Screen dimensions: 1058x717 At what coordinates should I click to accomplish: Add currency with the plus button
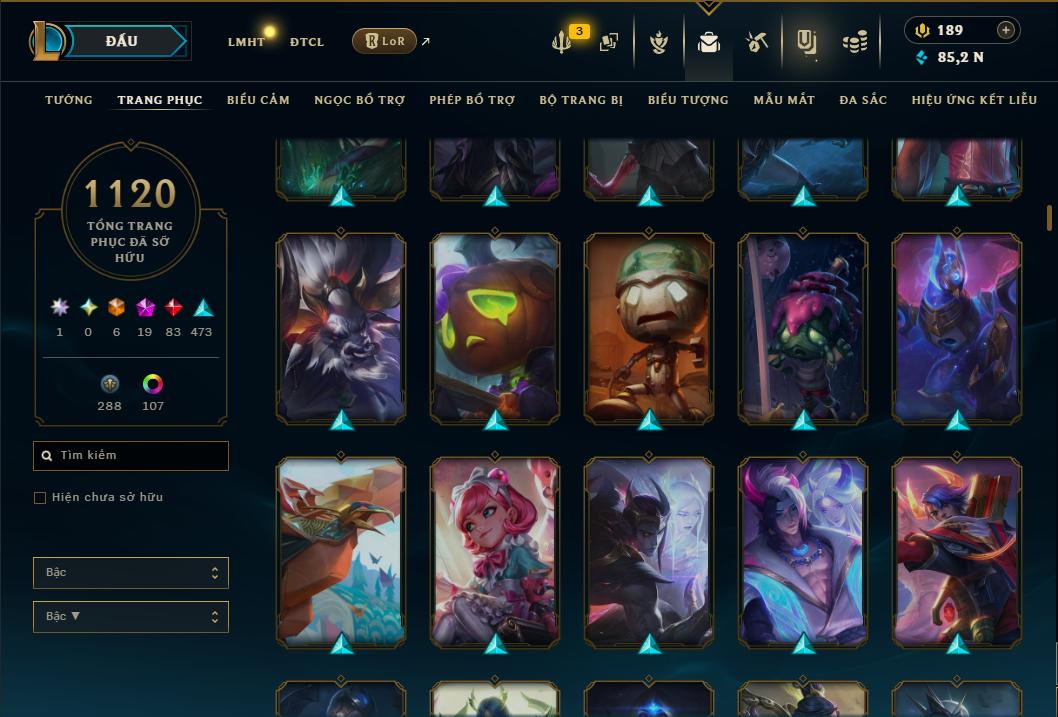click(x=1006, y=30)
